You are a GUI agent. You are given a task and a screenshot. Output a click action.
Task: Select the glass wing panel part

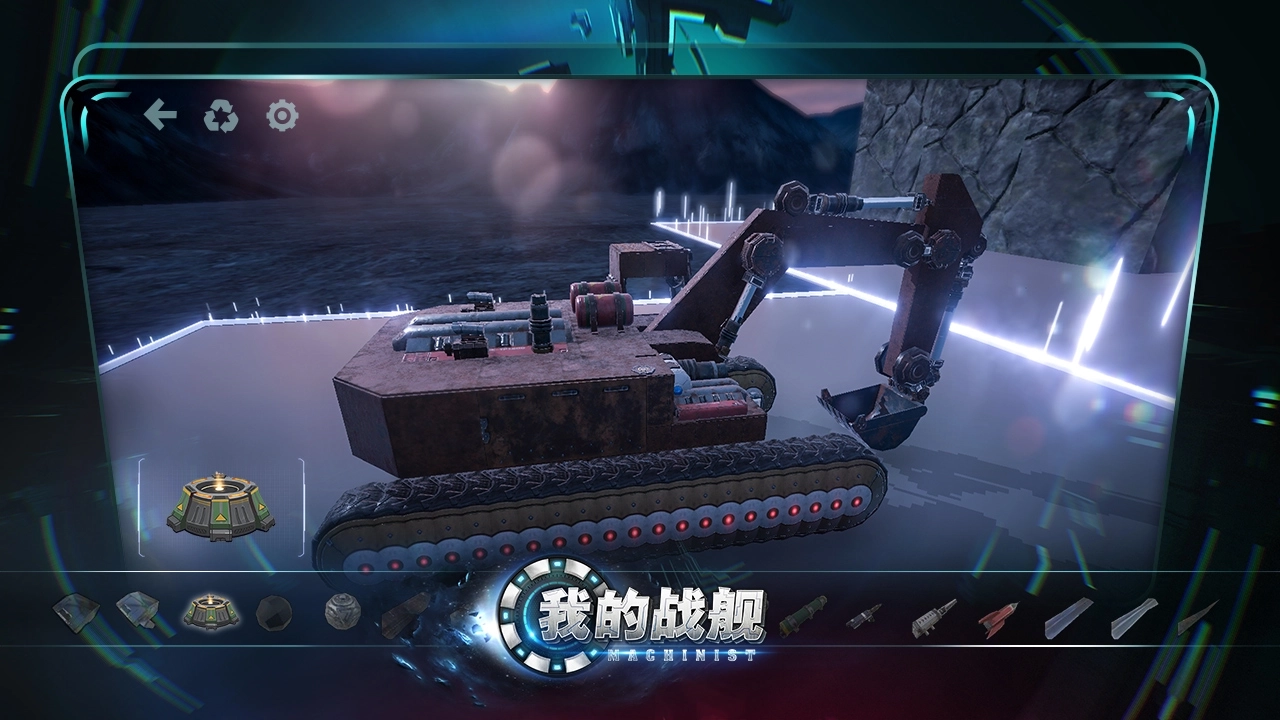[x=1067, y=617]
